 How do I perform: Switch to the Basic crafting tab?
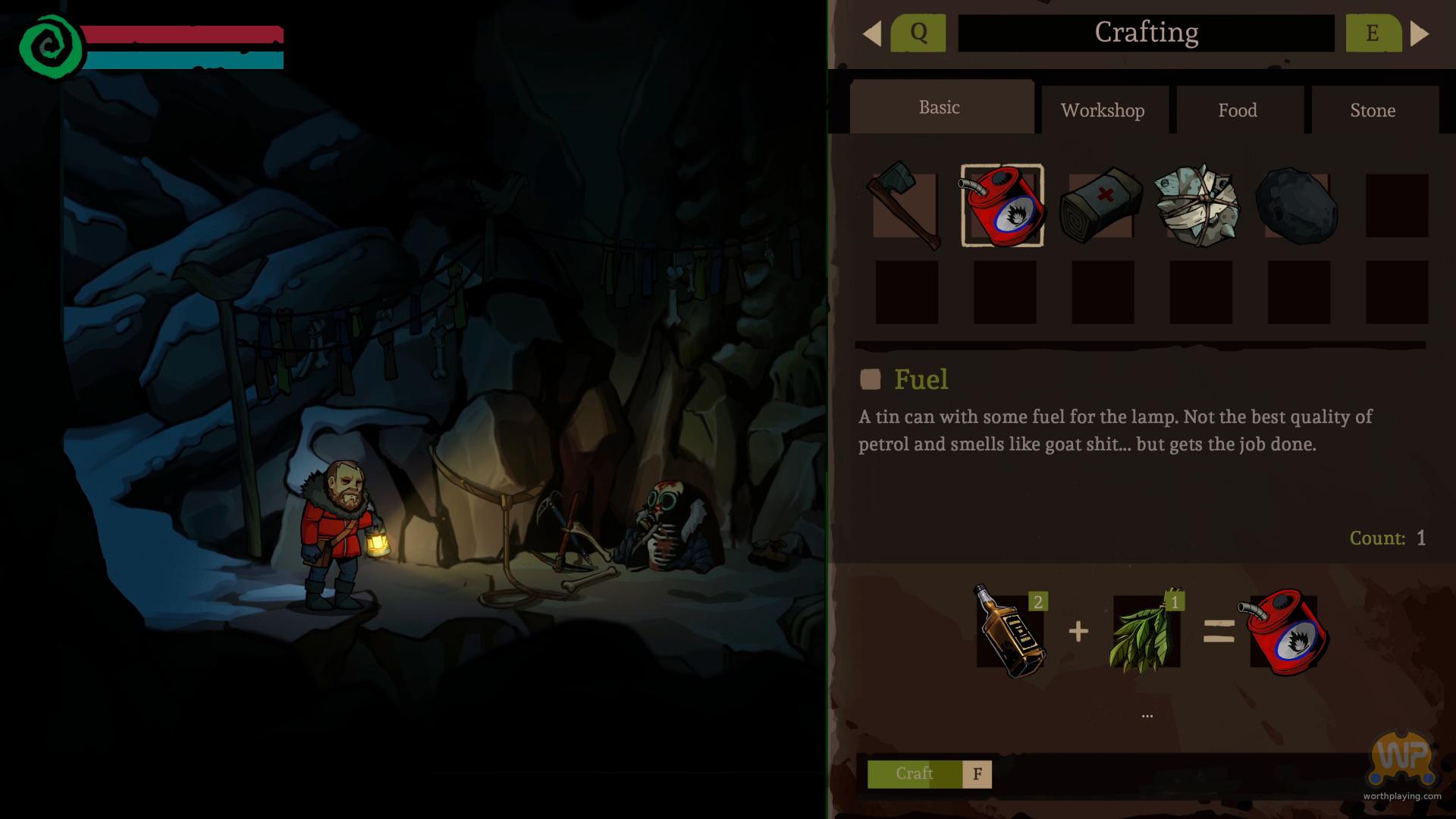pyautogui.click(x=940, y=108)
